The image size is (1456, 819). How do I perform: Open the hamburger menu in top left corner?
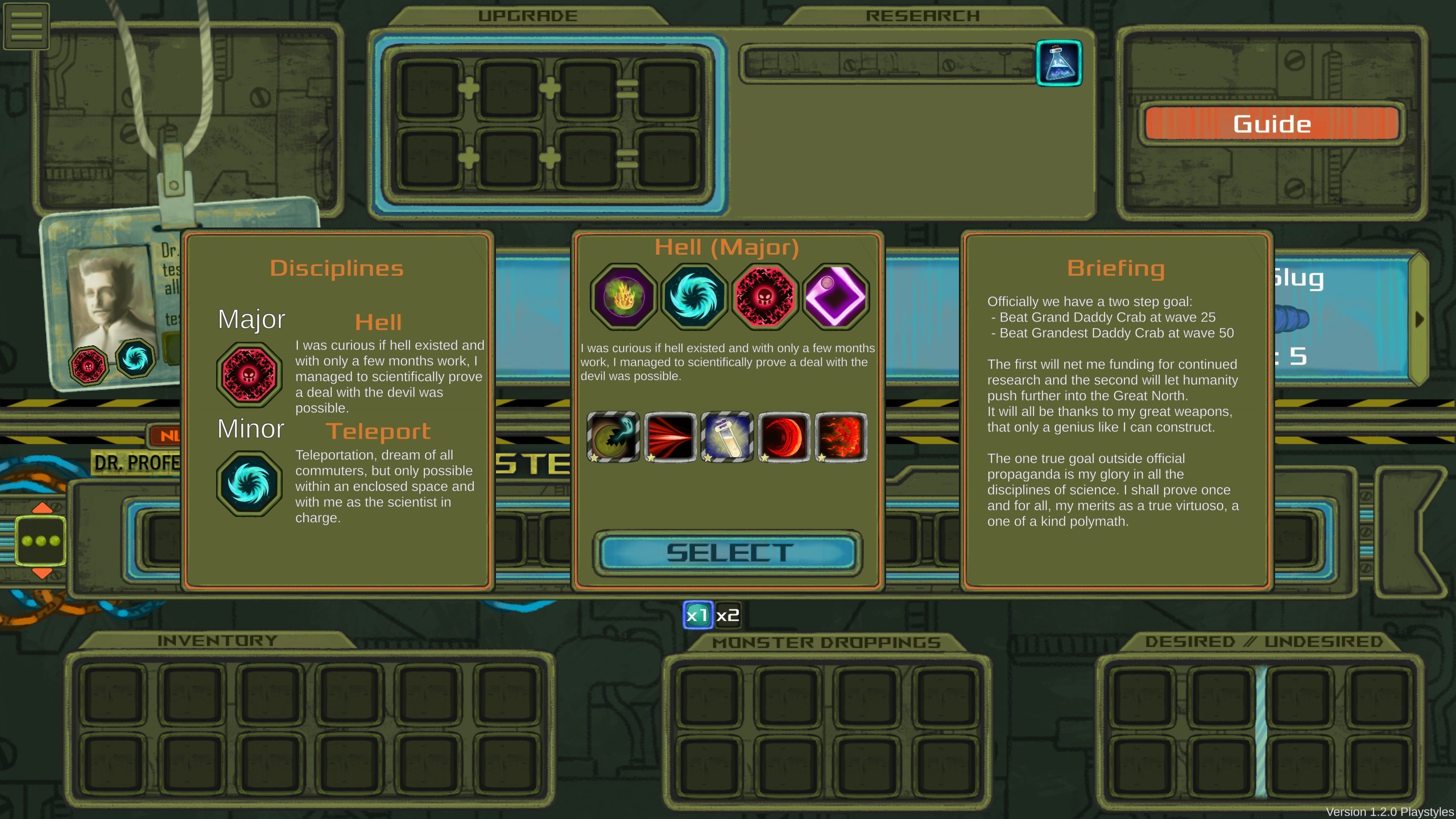click(x=26, y=25)
